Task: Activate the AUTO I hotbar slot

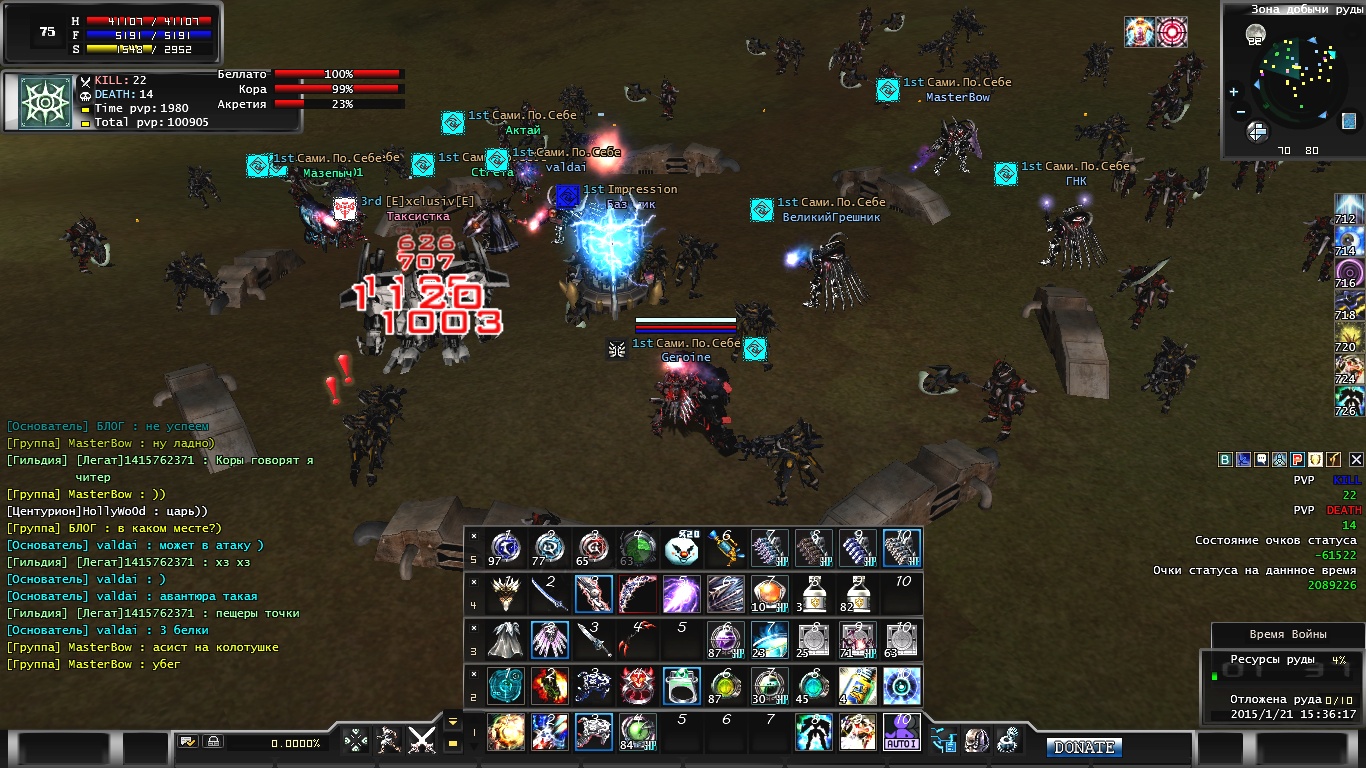Action: pyautogui.click(x=902, y=732)
